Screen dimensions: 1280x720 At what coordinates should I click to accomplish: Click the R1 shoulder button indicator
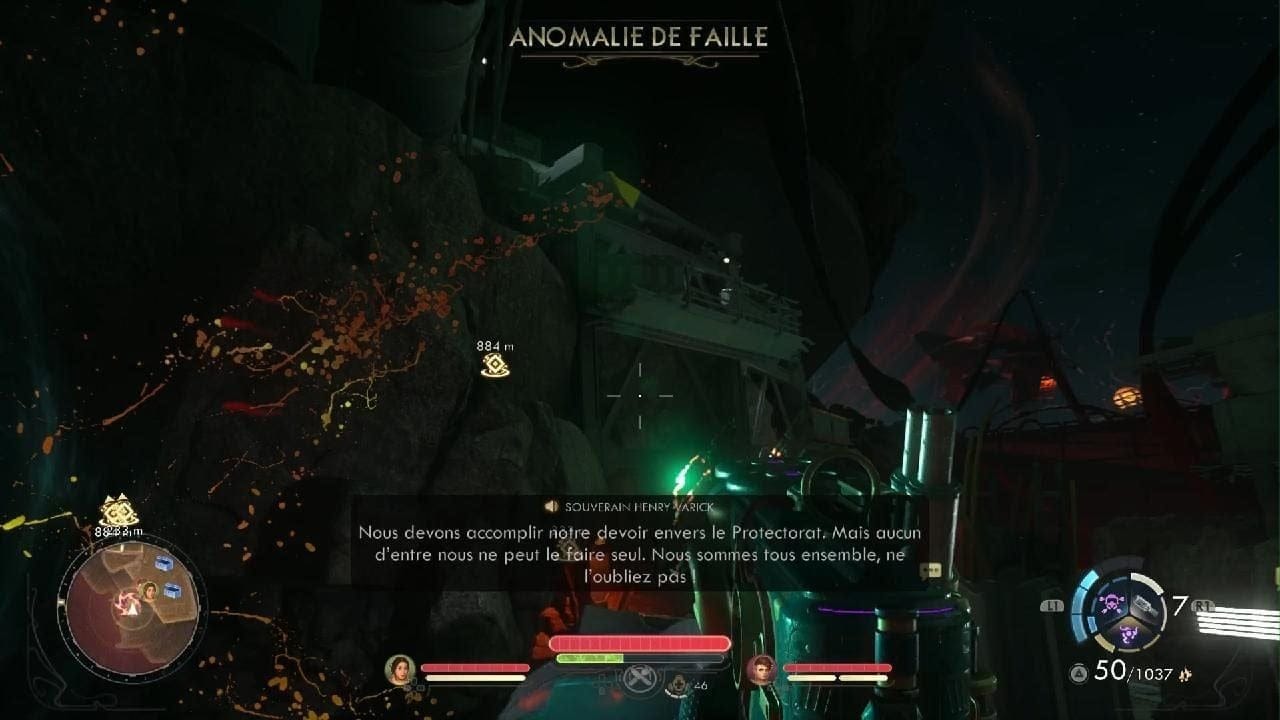click(x=1203, y=605)
